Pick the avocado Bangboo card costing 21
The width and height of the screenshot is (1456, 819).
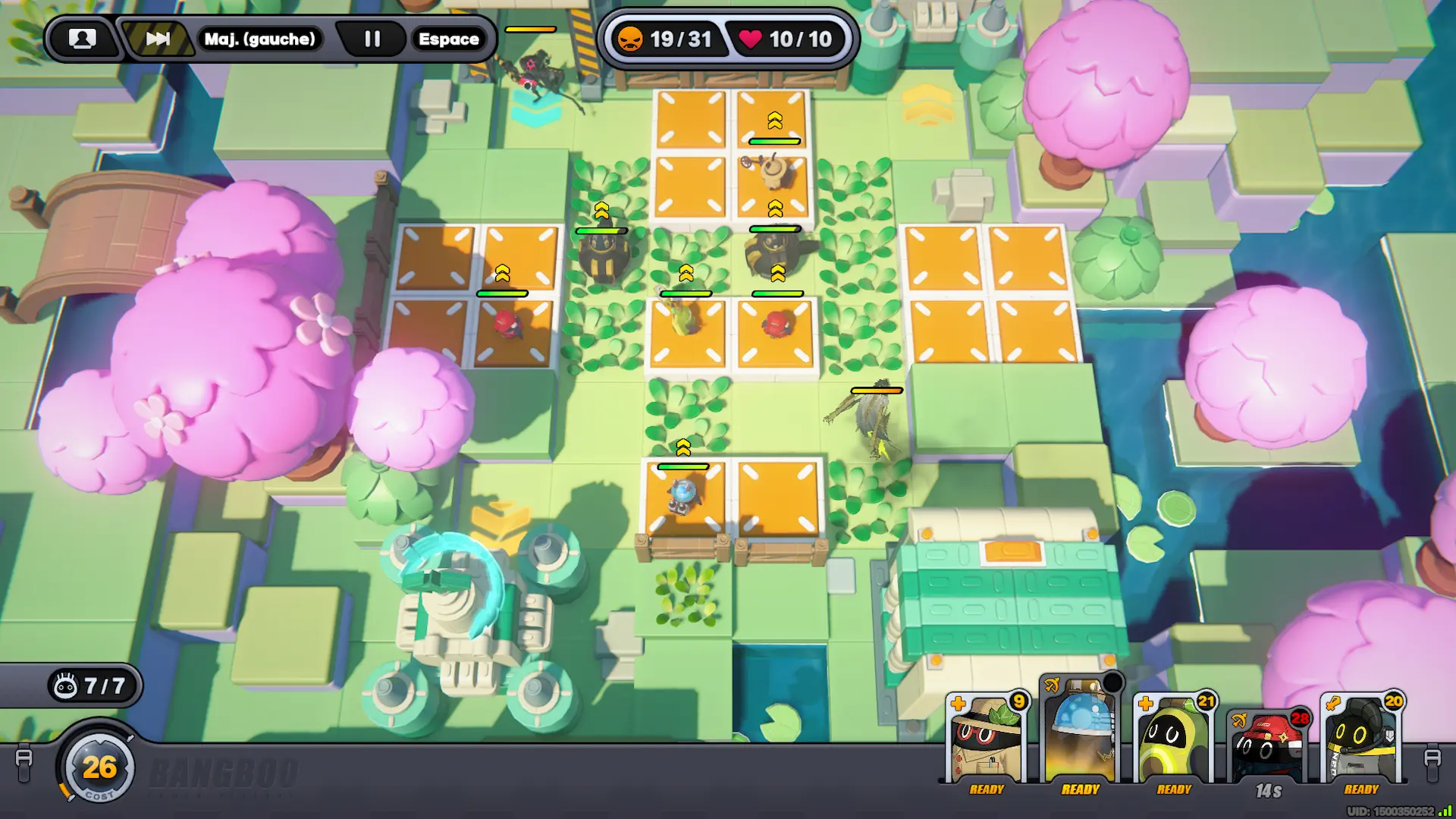pos(1174,739)
